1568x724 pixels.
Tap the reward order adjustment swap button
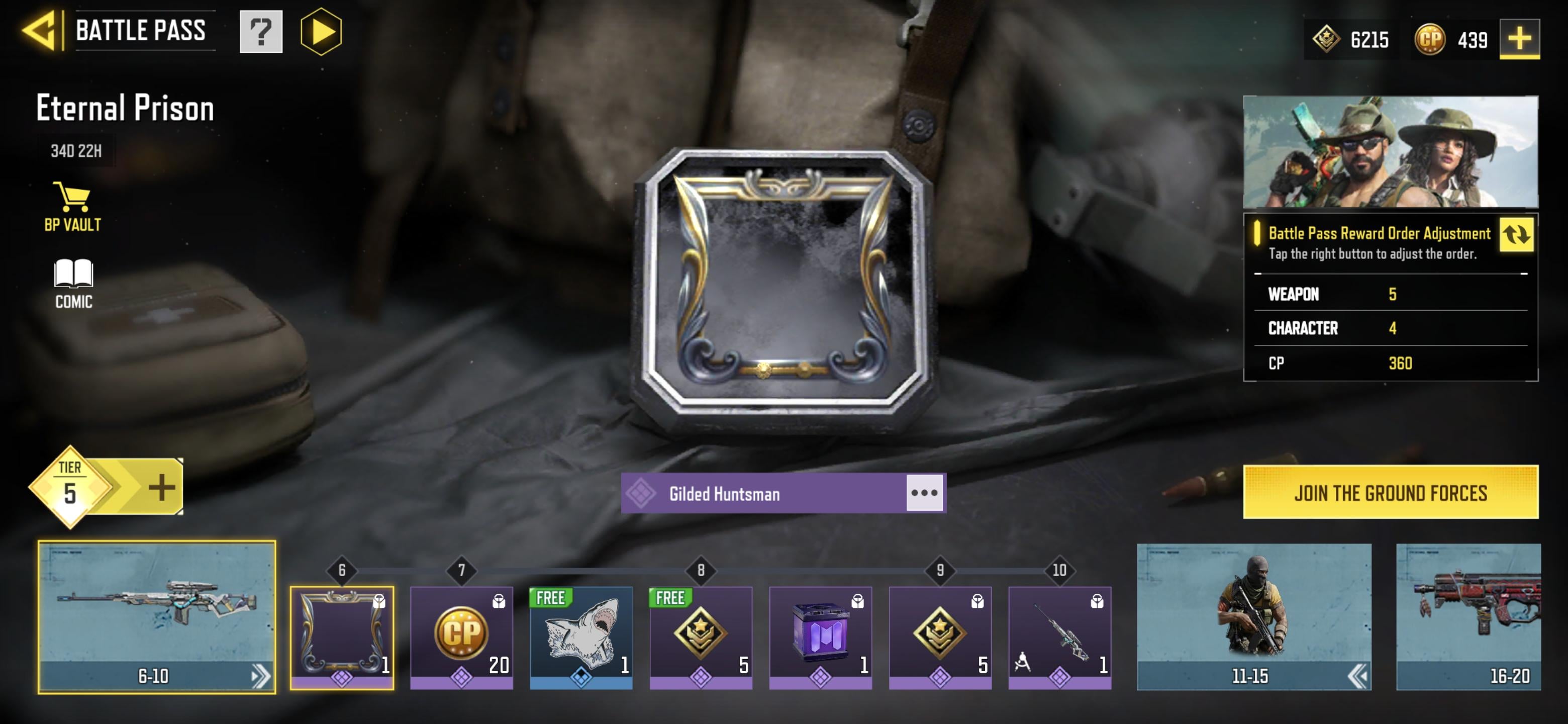(x=1516, y=234)
